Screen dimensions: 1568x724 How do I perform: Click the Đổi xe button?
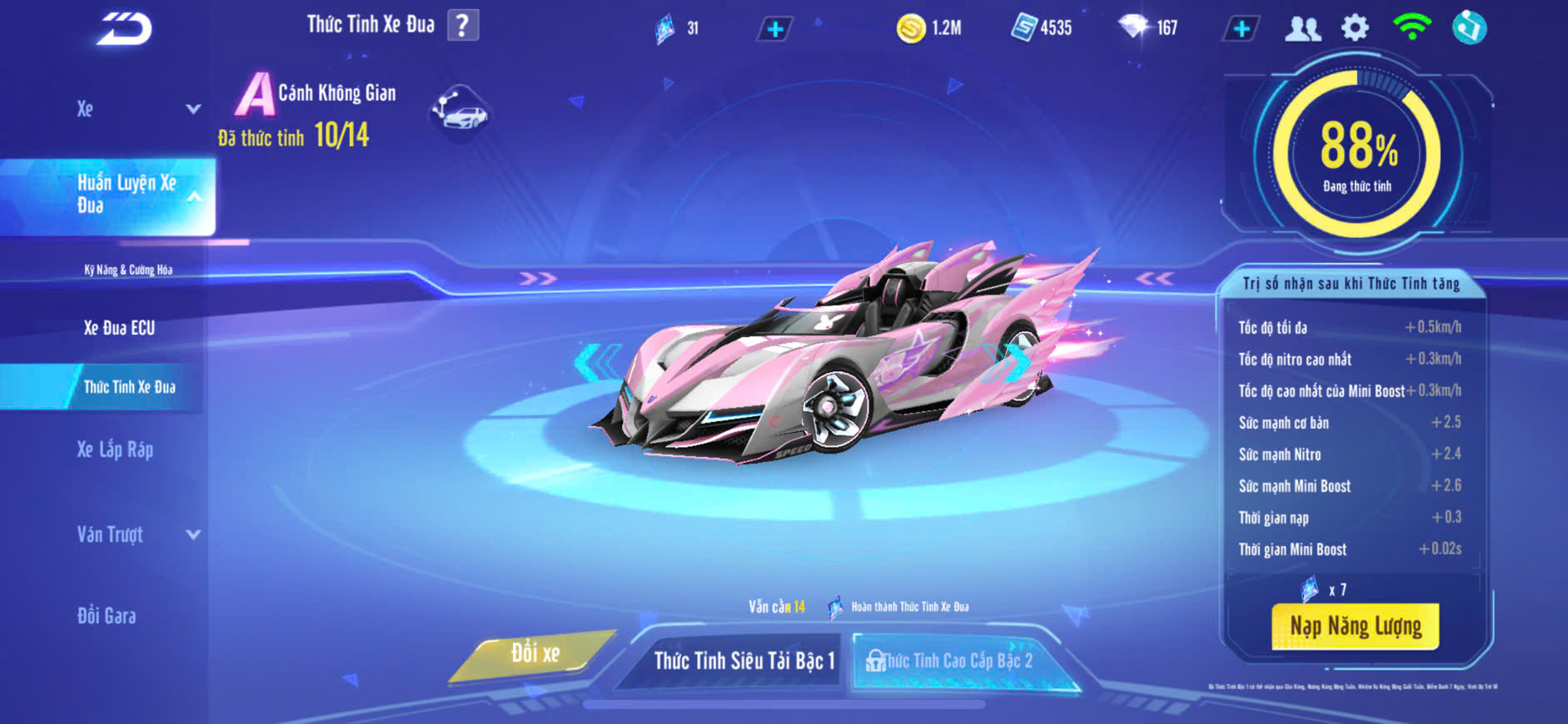(x=535, y=654)
